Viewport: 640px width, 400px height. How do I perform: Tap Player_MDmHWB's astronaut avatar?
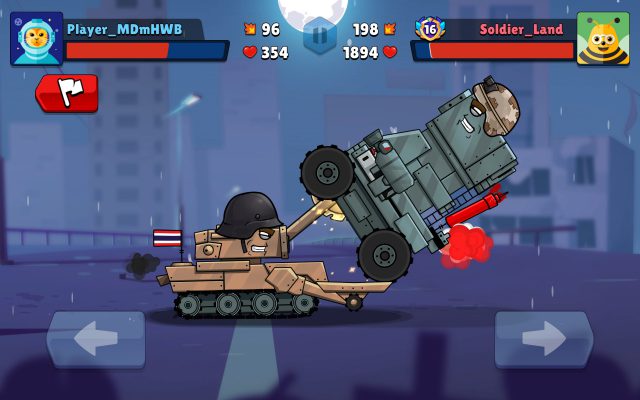pos(36,39)
